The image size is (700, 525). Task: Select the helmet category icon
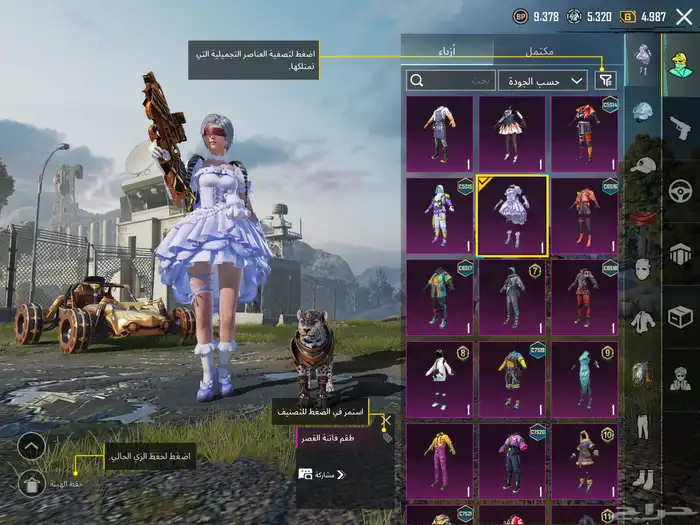point(643,112)
